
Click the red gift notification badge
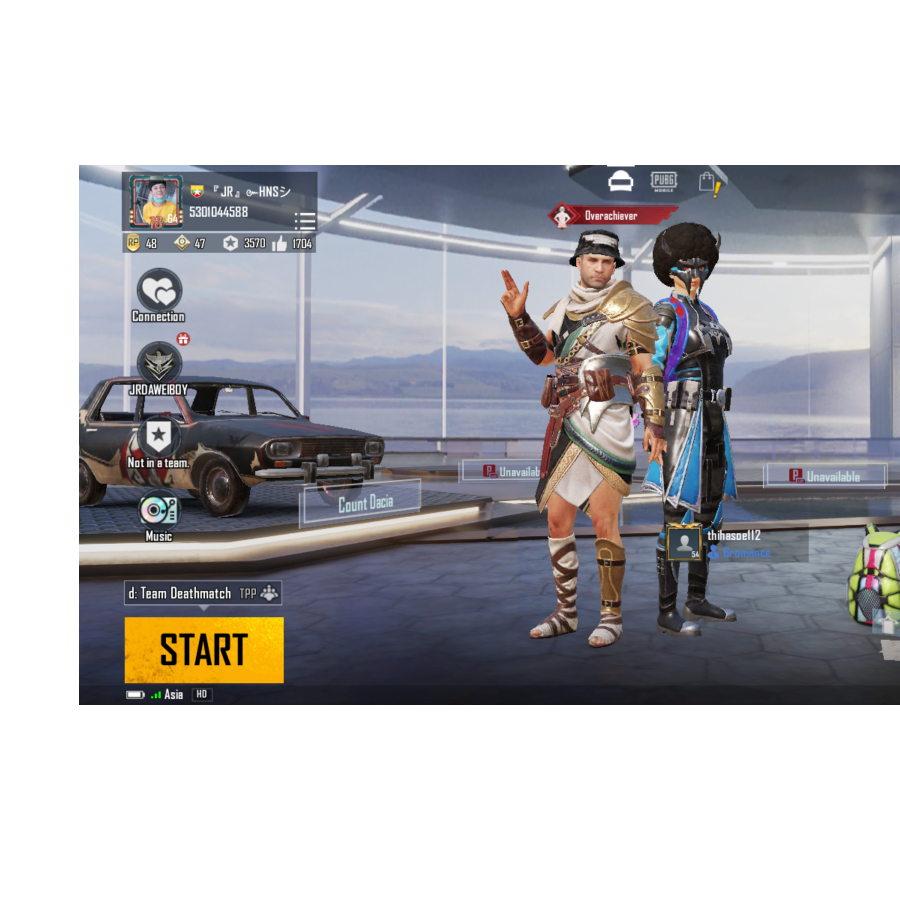(x=183, y=339)
